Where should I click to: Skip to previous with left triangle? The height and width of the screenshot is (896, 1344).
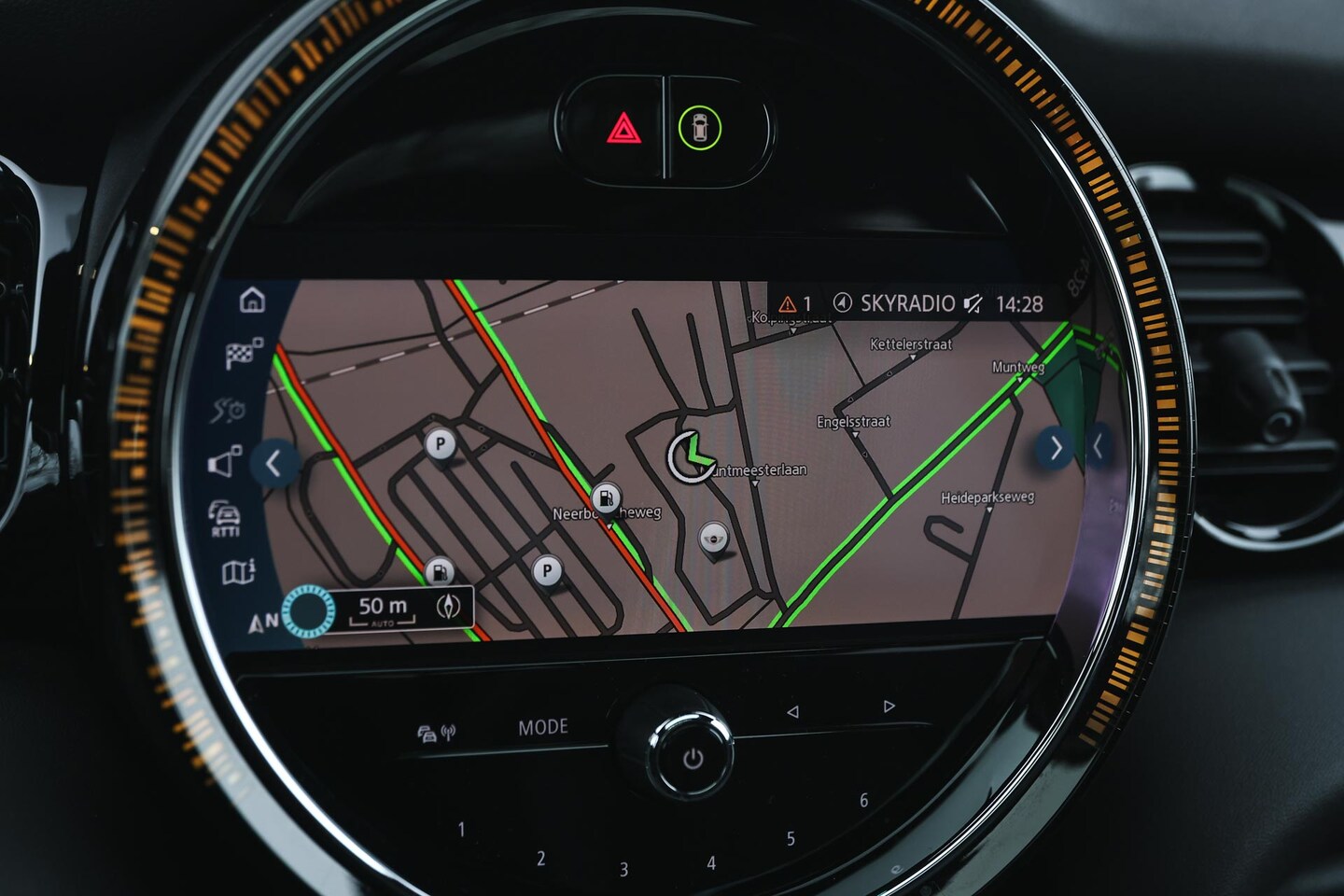[x=792, y=711]
